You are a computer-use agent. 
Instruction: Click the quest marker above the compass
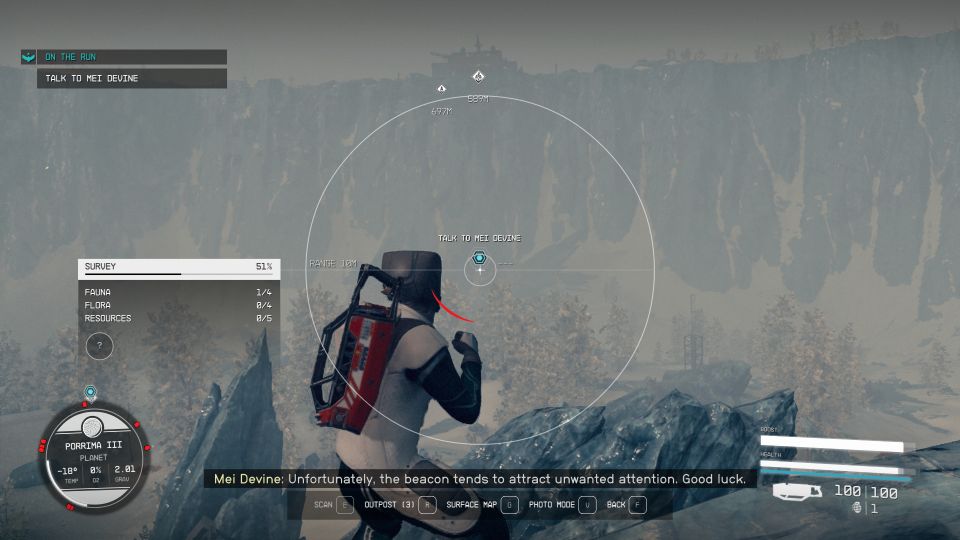90,392
